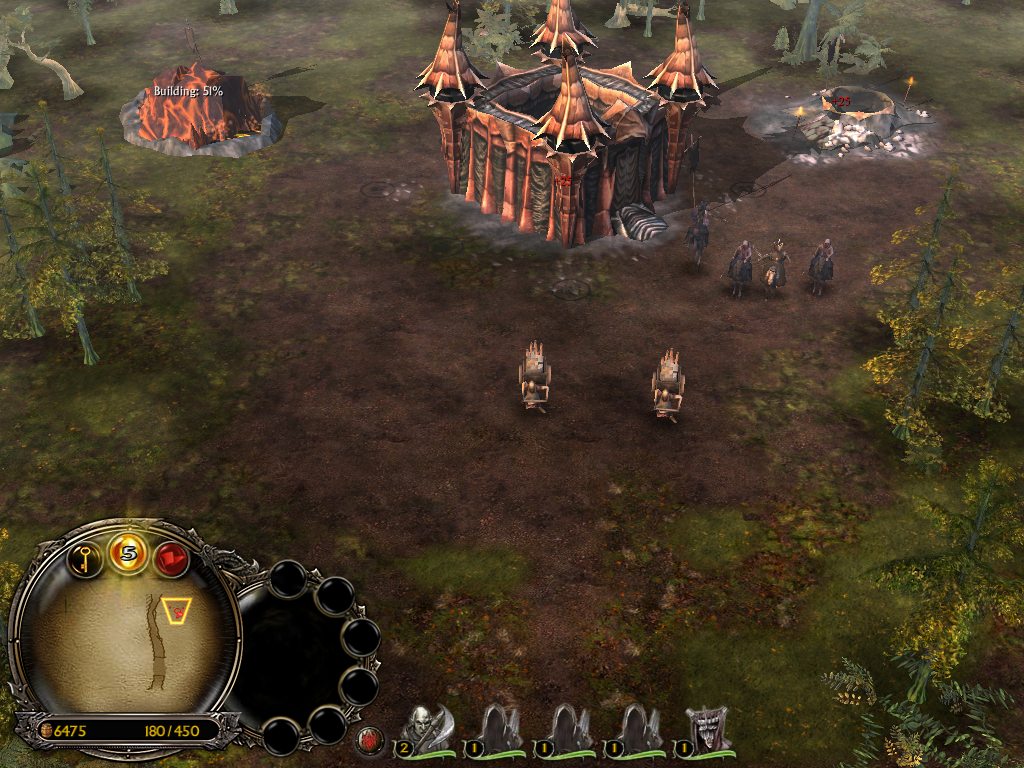1024x768 pixels.
Task: Click the red flag button
Action: tap(171, 558)
